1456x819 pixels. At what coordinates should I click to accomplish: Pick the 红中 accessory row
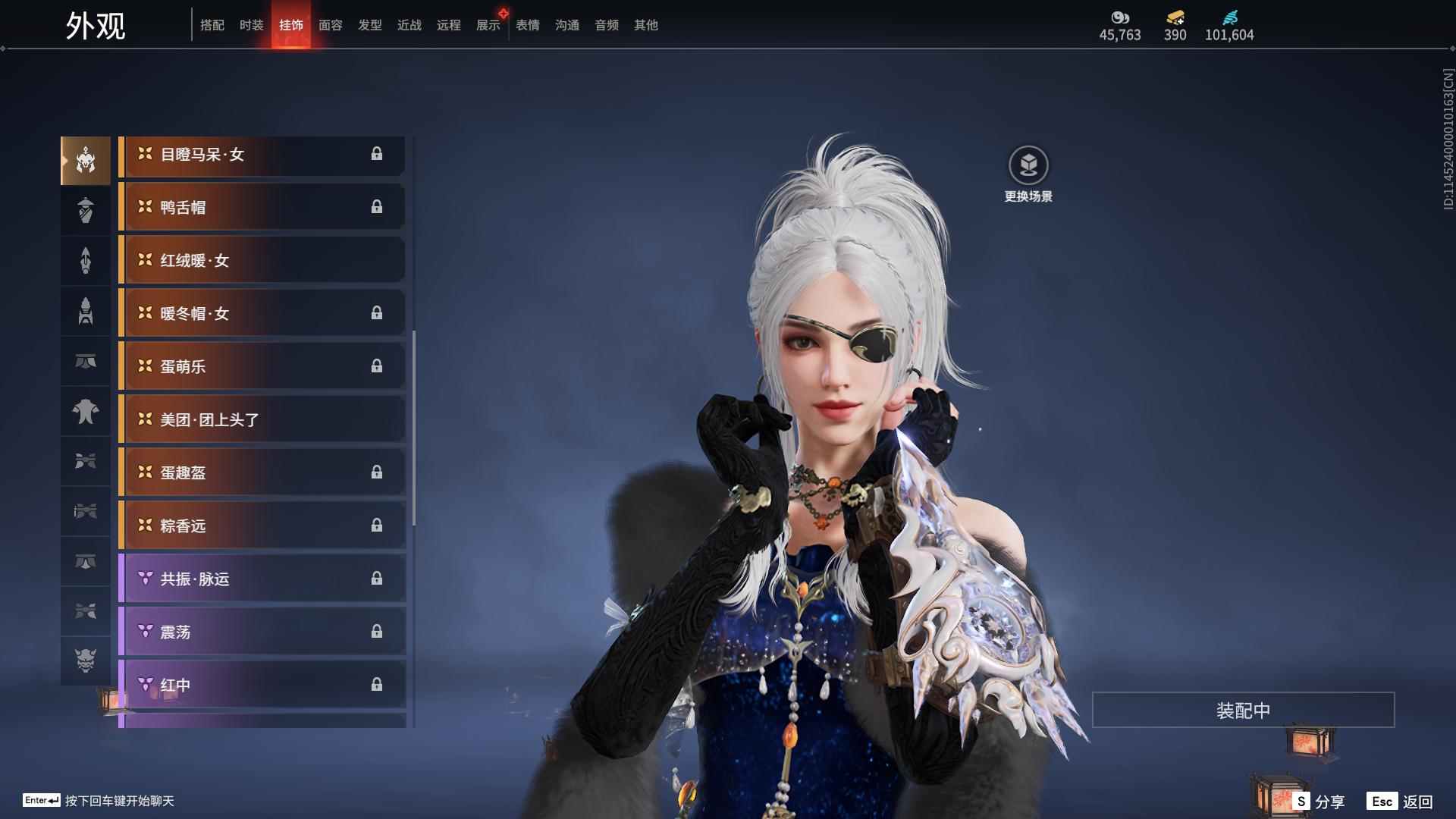pos(262,685)
